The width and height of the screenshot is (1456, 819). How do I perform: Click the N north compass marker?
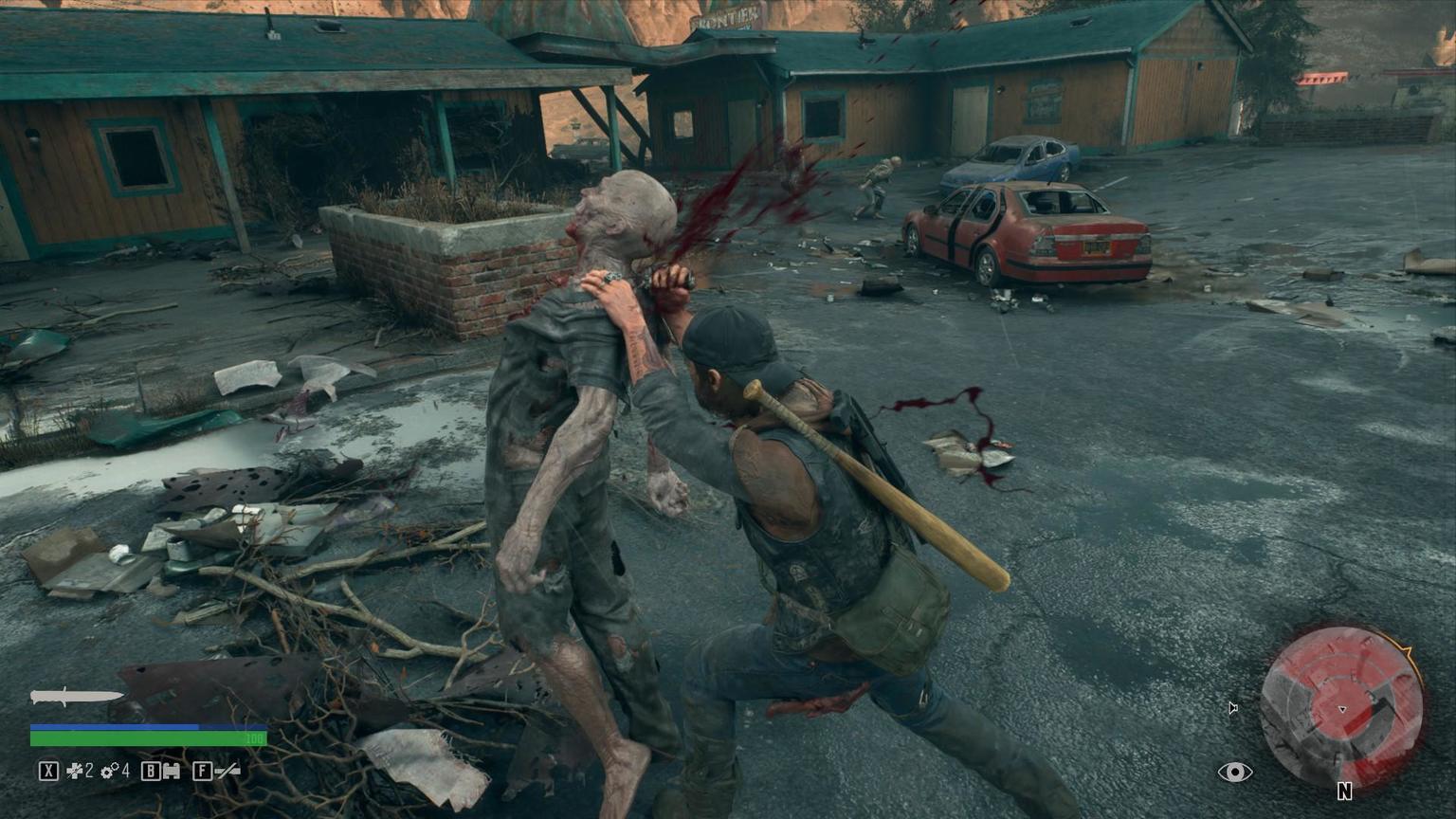(1344, 791)
